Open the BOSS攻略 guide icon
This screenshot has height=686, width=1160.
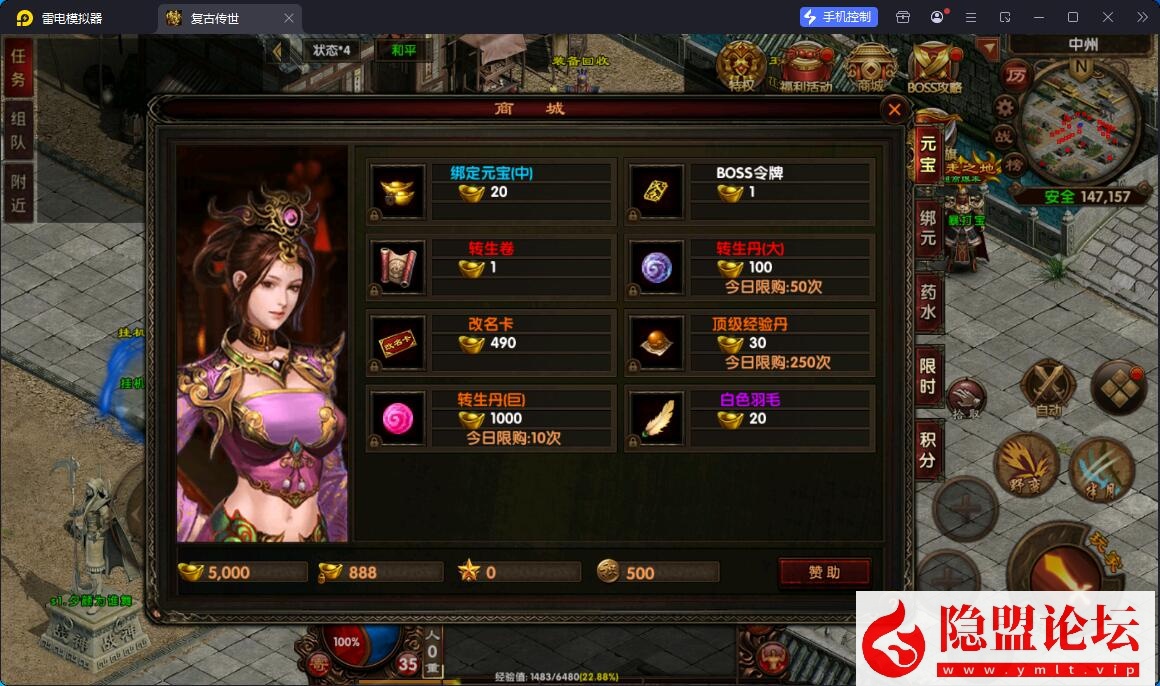(935, 67)
